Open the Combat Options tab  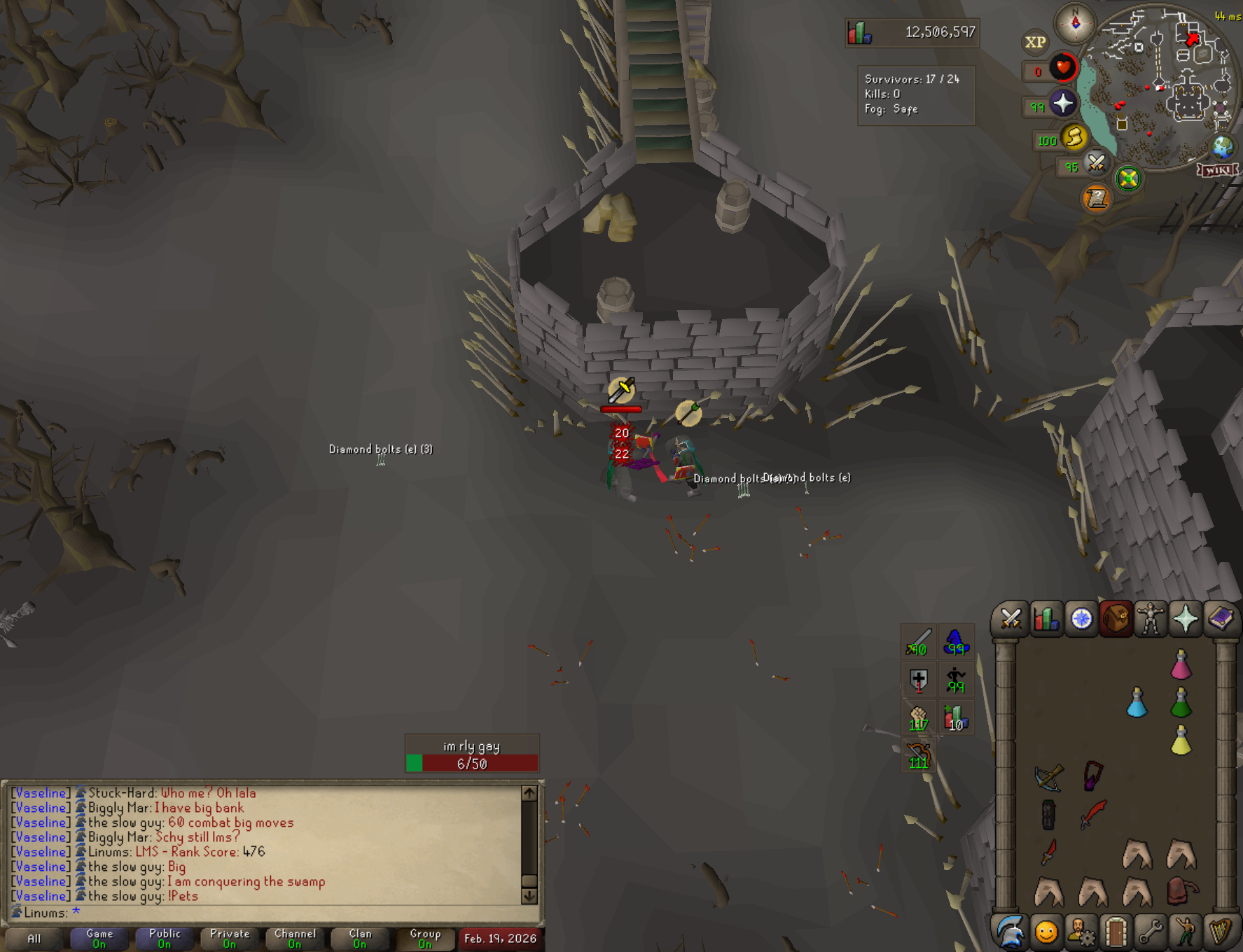coord(1011,619)
